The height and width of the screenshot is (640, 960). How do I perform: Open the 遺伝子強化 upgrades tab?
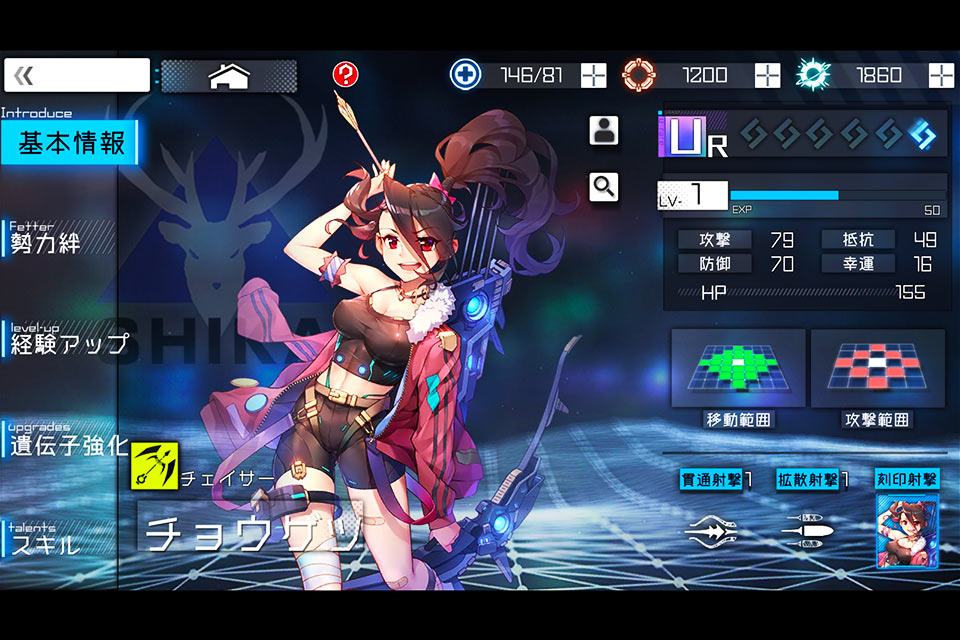[68, 443]
